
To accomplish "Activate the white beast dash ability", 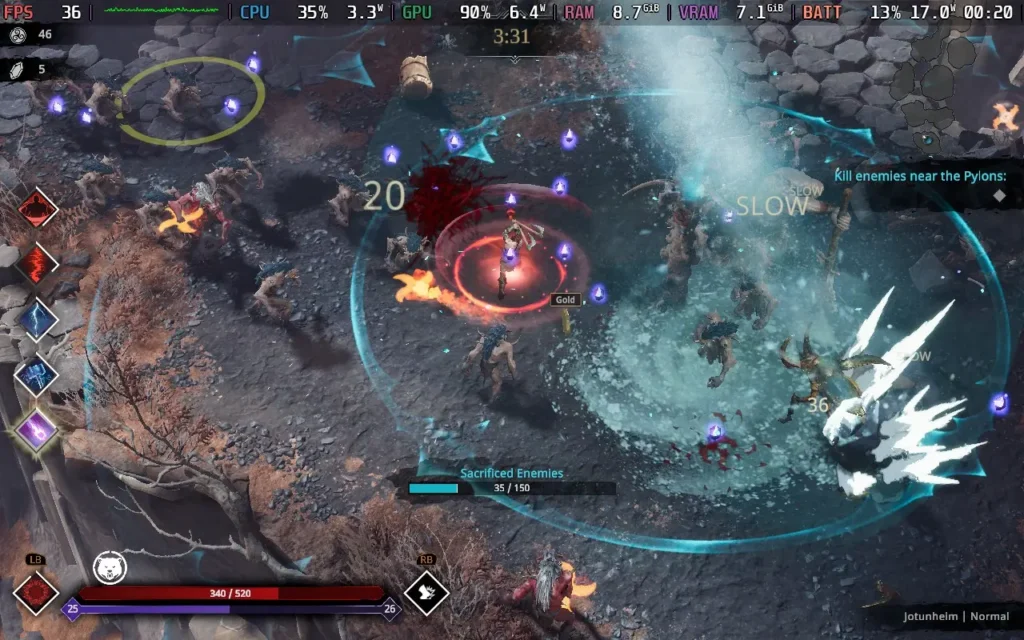I will click(426, 592).
